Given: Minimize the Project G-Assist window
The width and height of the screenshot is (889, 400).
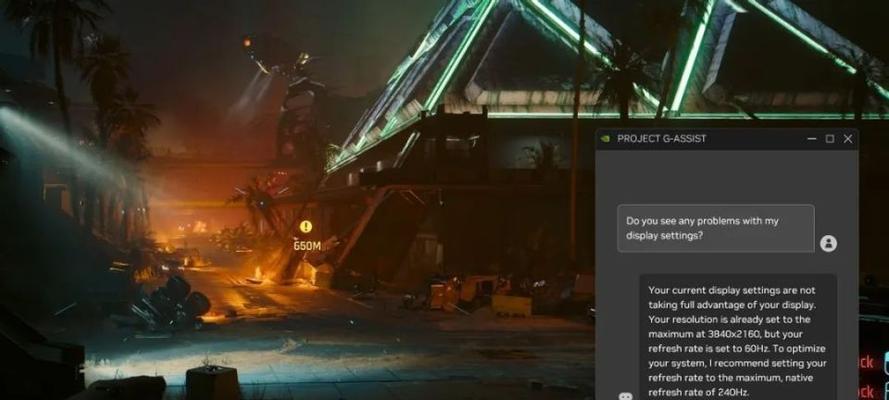Looking at the screenshot, I should (x=810, y=139).
